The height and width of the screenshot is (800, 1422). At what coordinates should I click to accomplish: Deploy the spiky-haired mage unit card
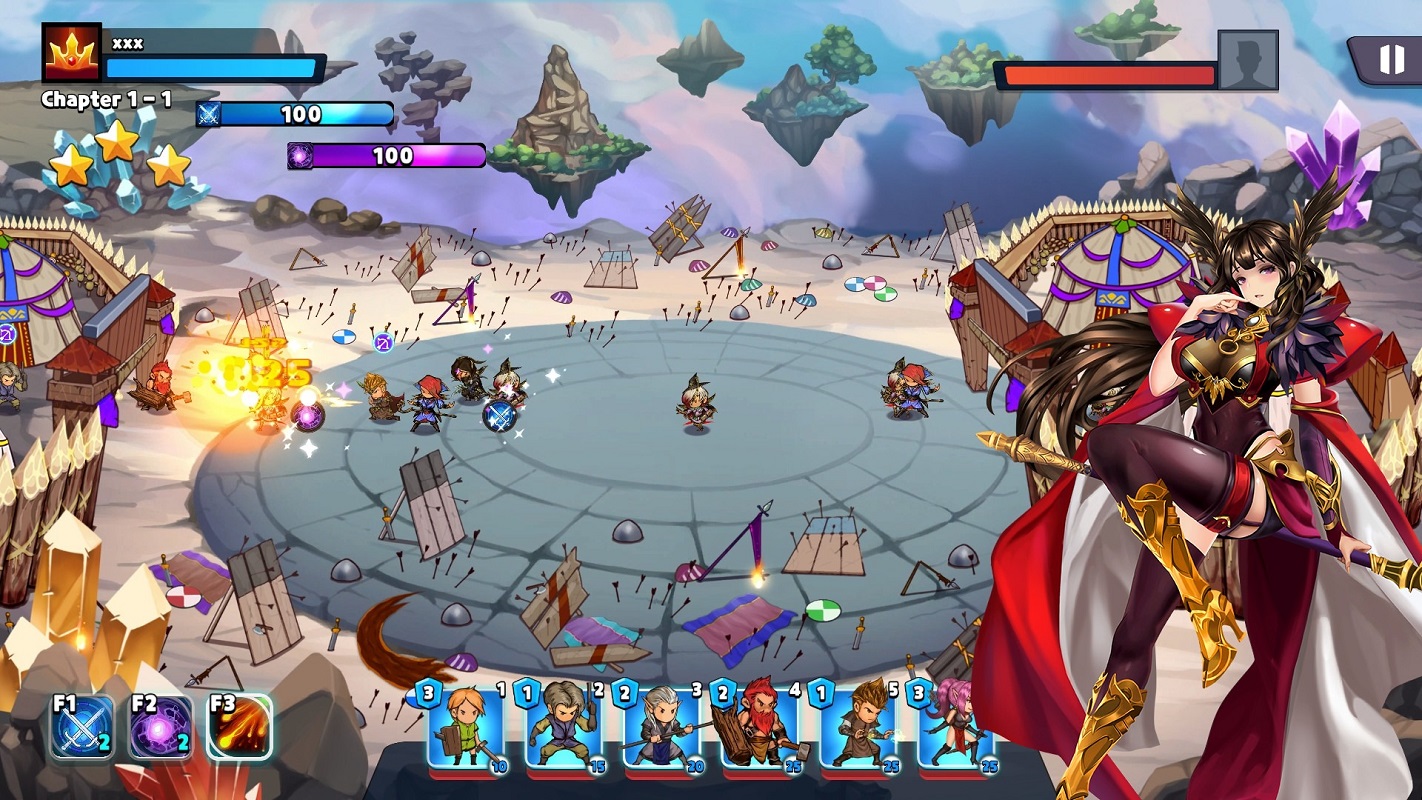pos(858,727)
